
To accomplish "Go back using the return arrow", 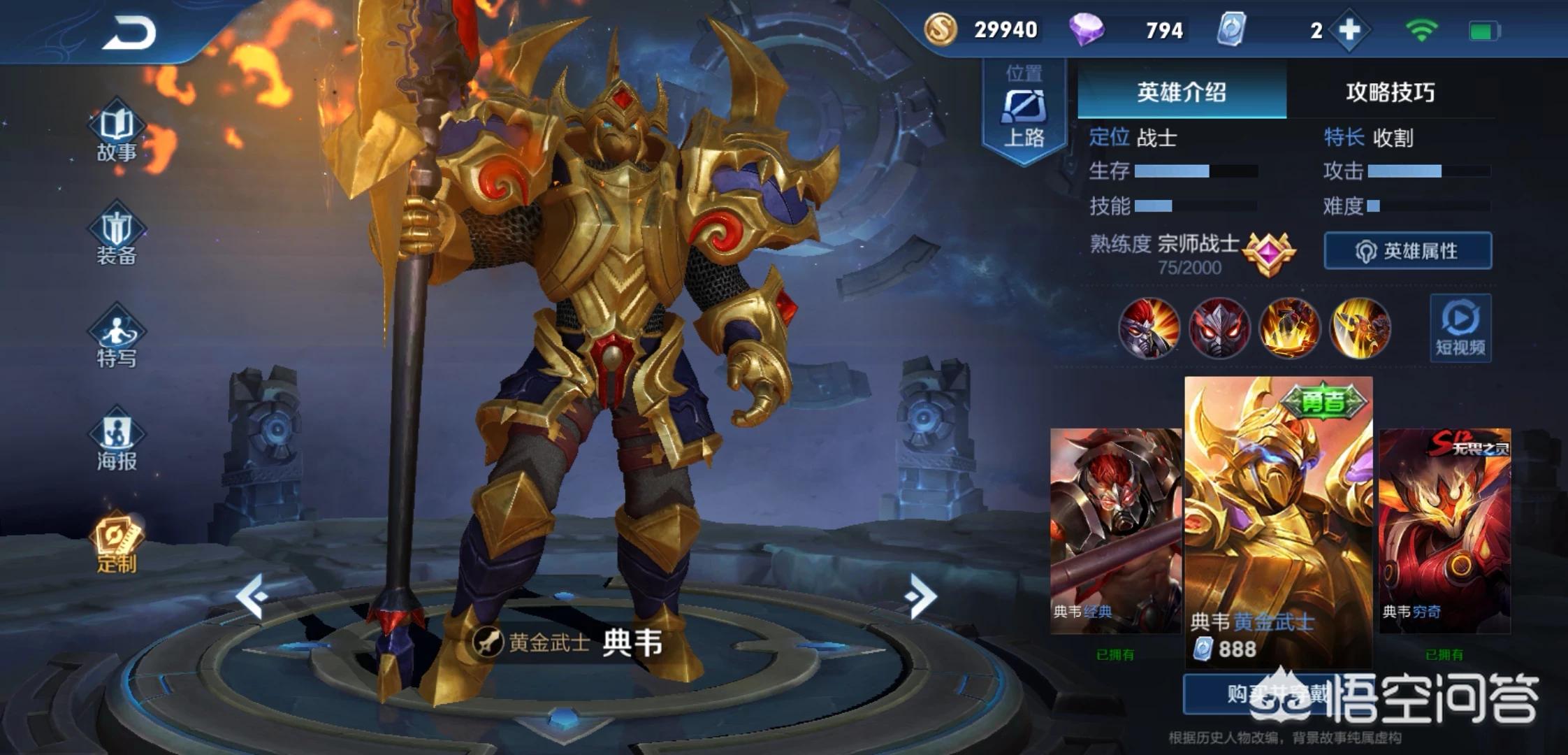I will tap(130, 33).
